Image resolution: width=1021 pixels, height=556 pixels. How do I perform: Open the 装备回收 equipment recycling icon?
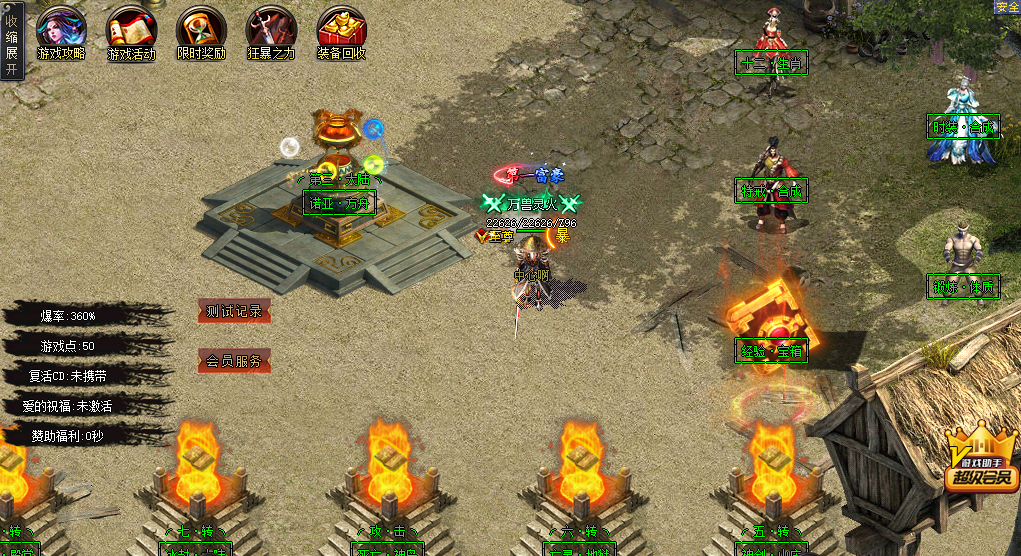[x=341, y=32]
